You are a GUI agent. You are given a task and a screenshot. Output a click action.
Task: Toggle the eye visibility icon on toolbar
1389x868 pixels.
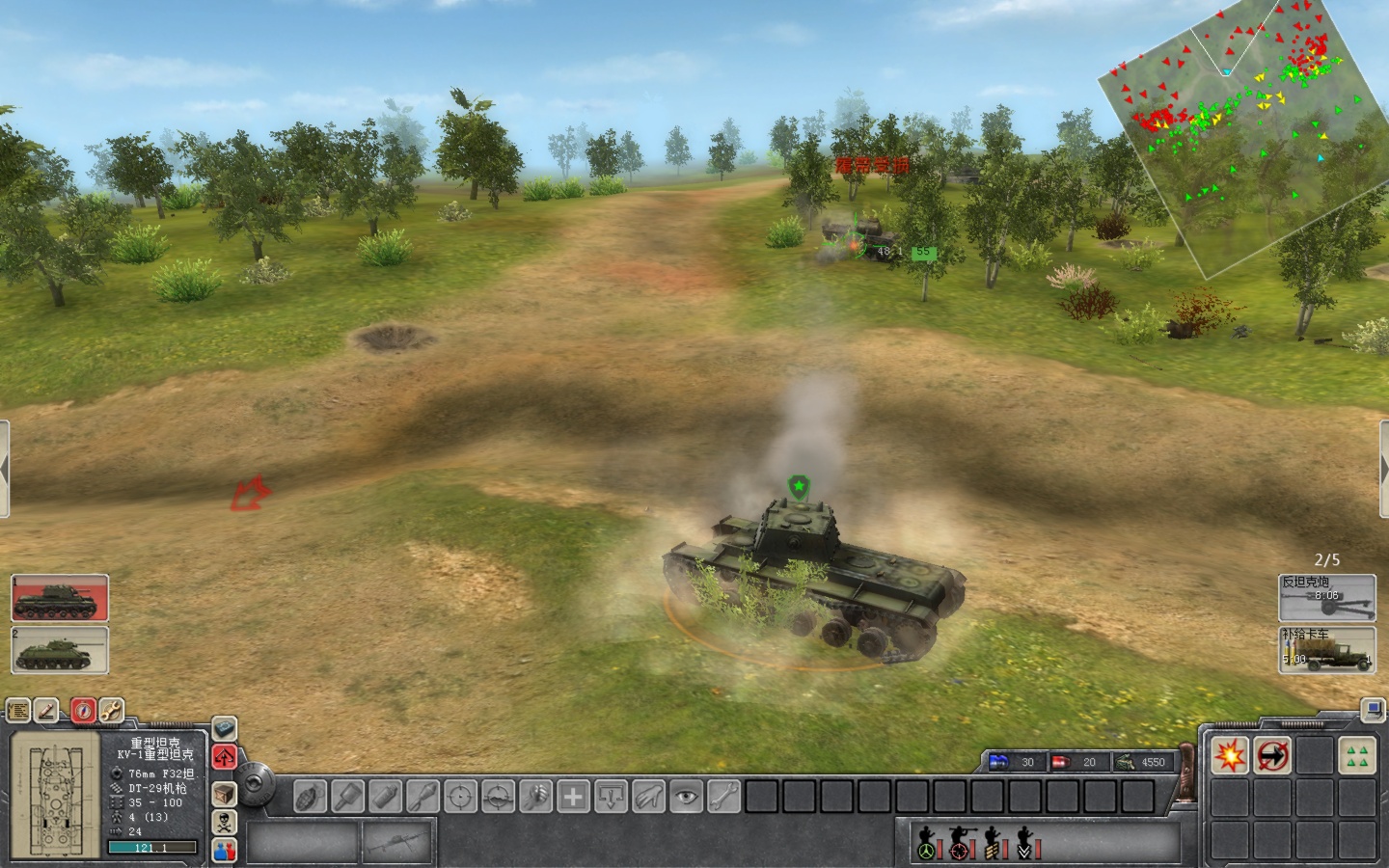click(687, 797)
